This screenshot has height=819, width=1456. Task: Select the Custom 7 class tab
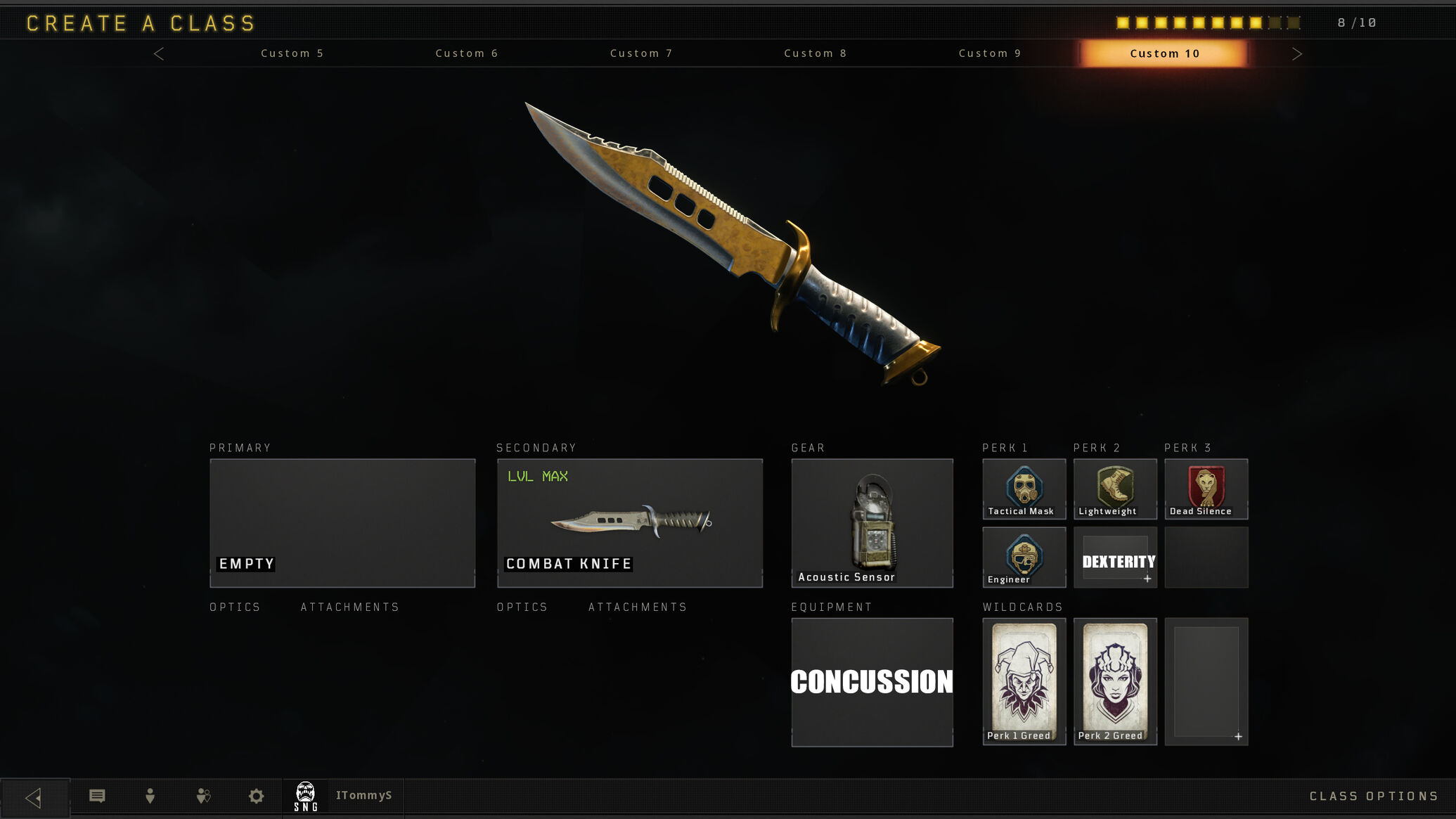coord(641,53)
